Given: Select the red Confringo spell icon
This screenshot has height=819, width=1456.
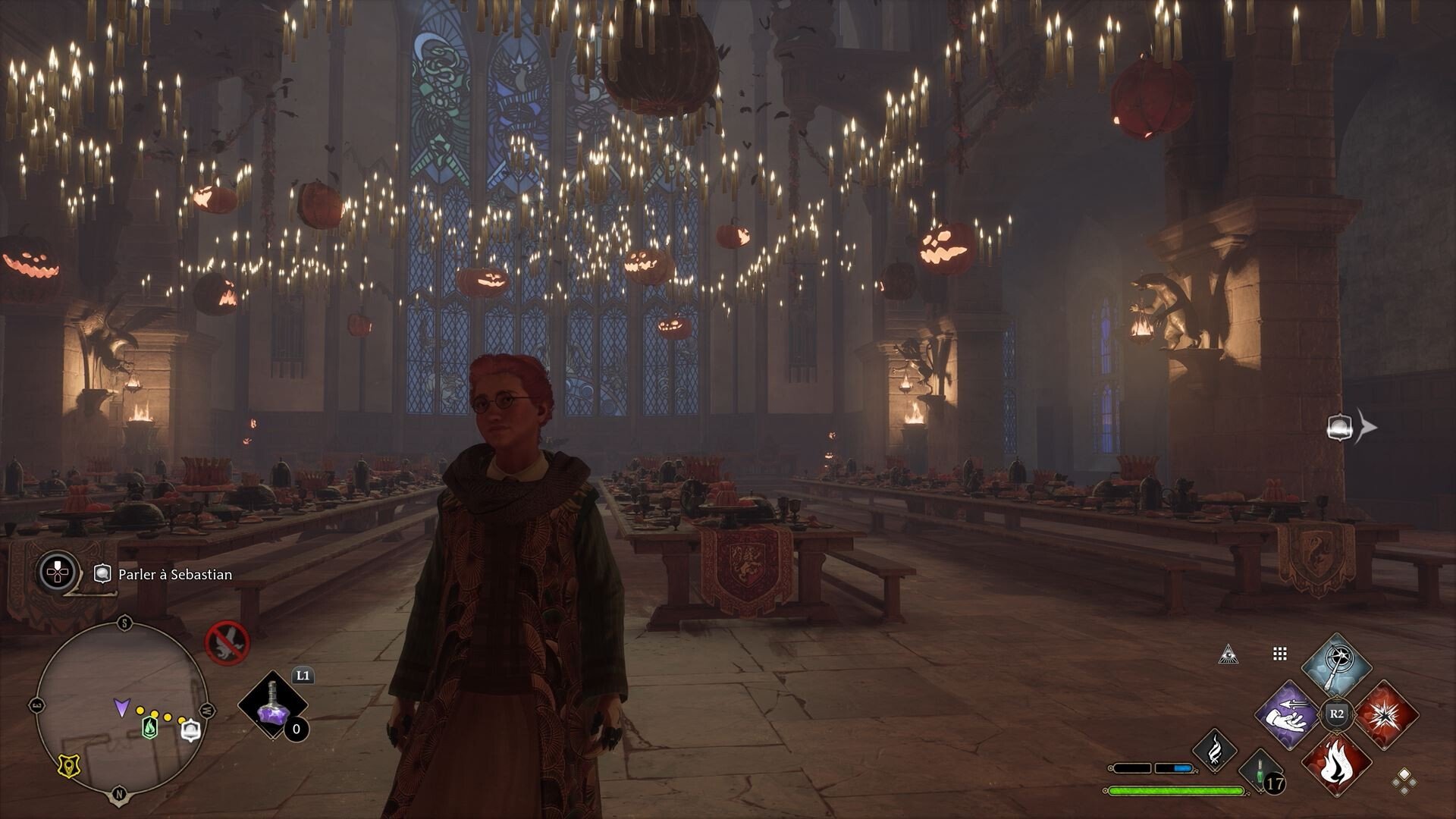Looking at the screenshot, I should click(1389, 715).
